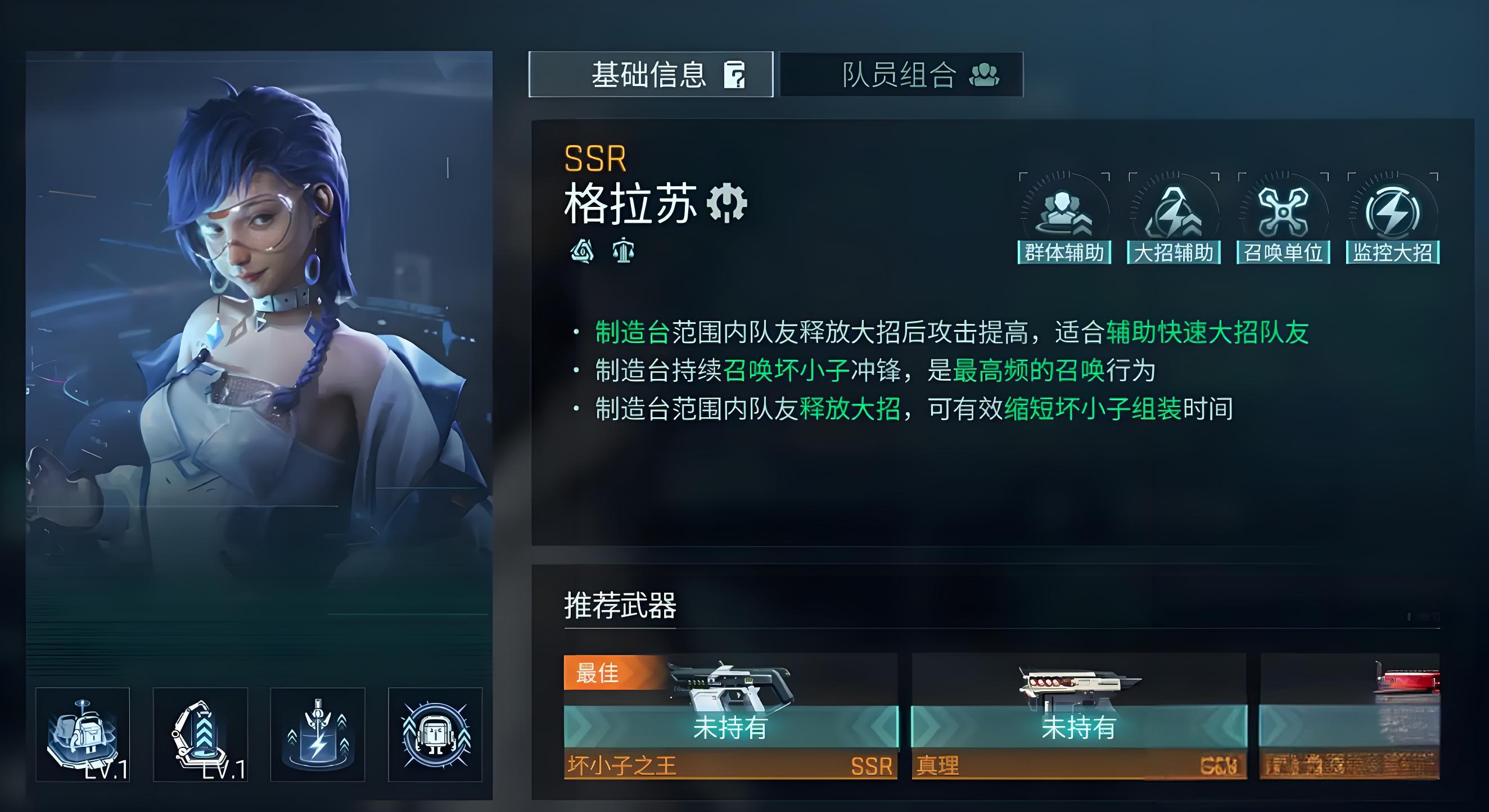Inspect the robot-arm station skill icon
The width and height of the screenshot is (1489, 812).
pyautogui.click(x=200, y=734)
